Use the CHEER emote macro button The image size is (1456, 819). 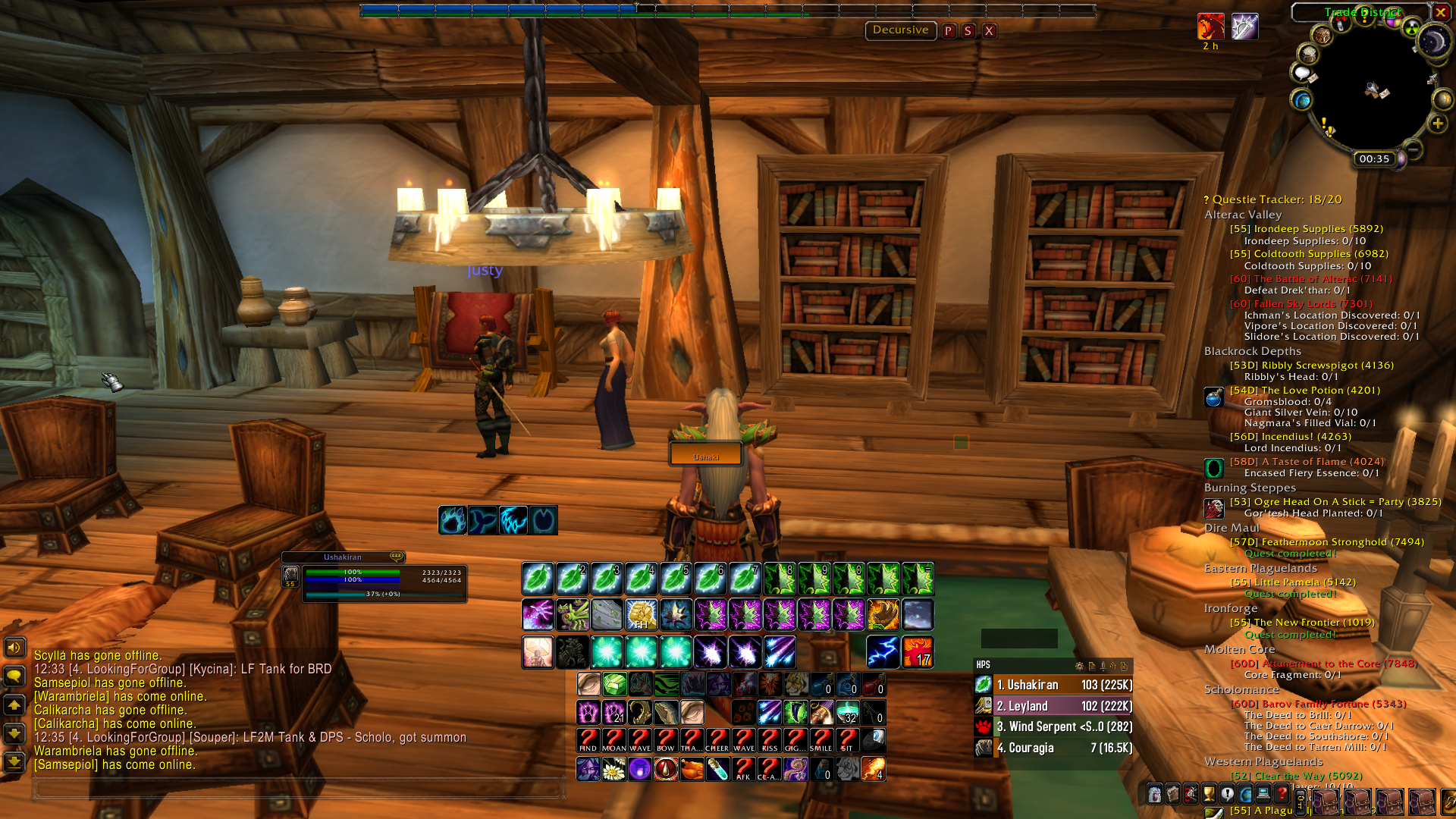pos(717,739)
